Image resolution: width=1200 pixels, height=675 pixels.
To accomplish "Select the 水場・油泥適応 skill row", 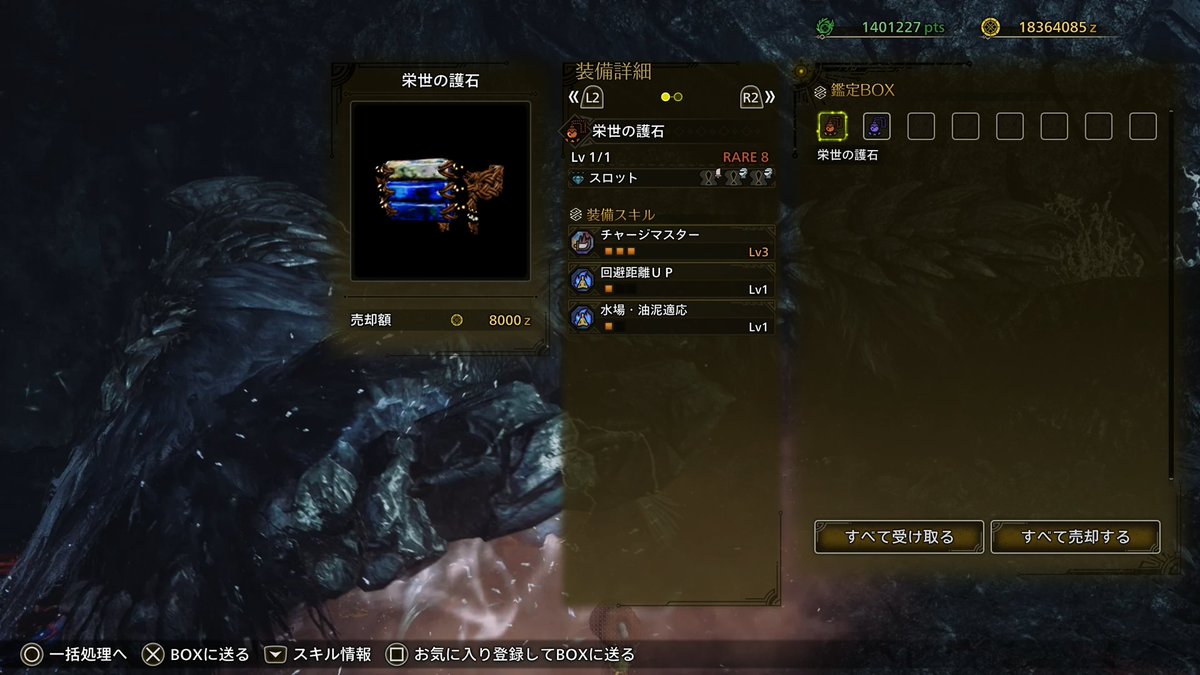I will coord(671,317).
